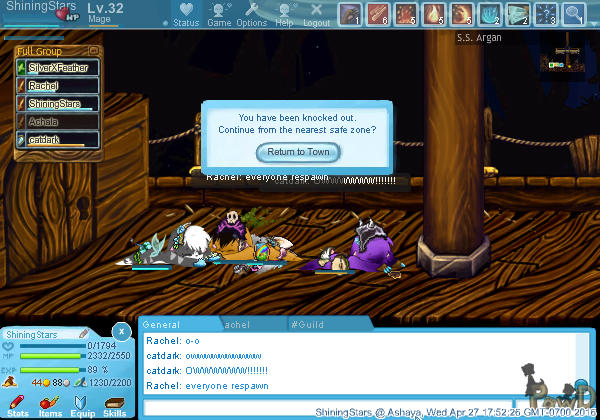Open the Stats panel

point(17,405)
